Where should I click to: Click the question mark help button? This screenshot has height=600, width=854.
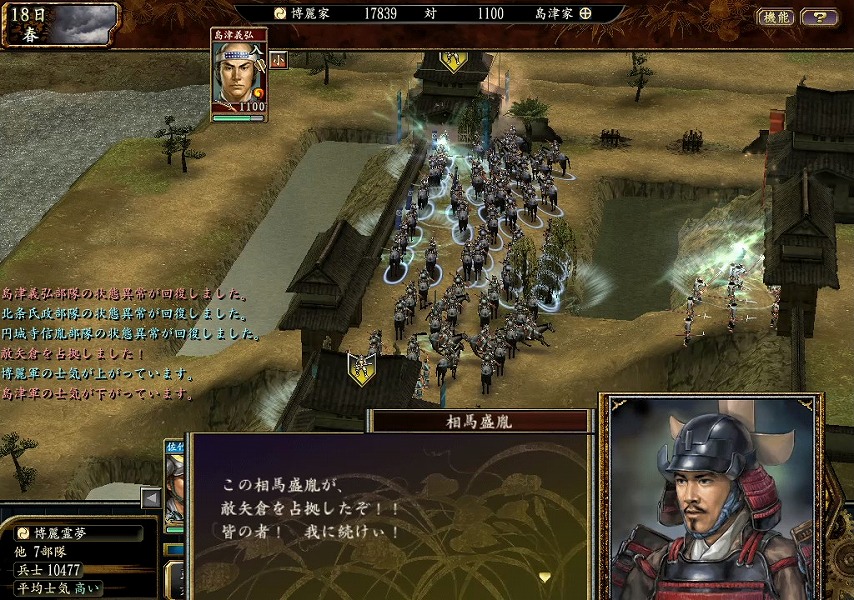(x=819, y=17)
